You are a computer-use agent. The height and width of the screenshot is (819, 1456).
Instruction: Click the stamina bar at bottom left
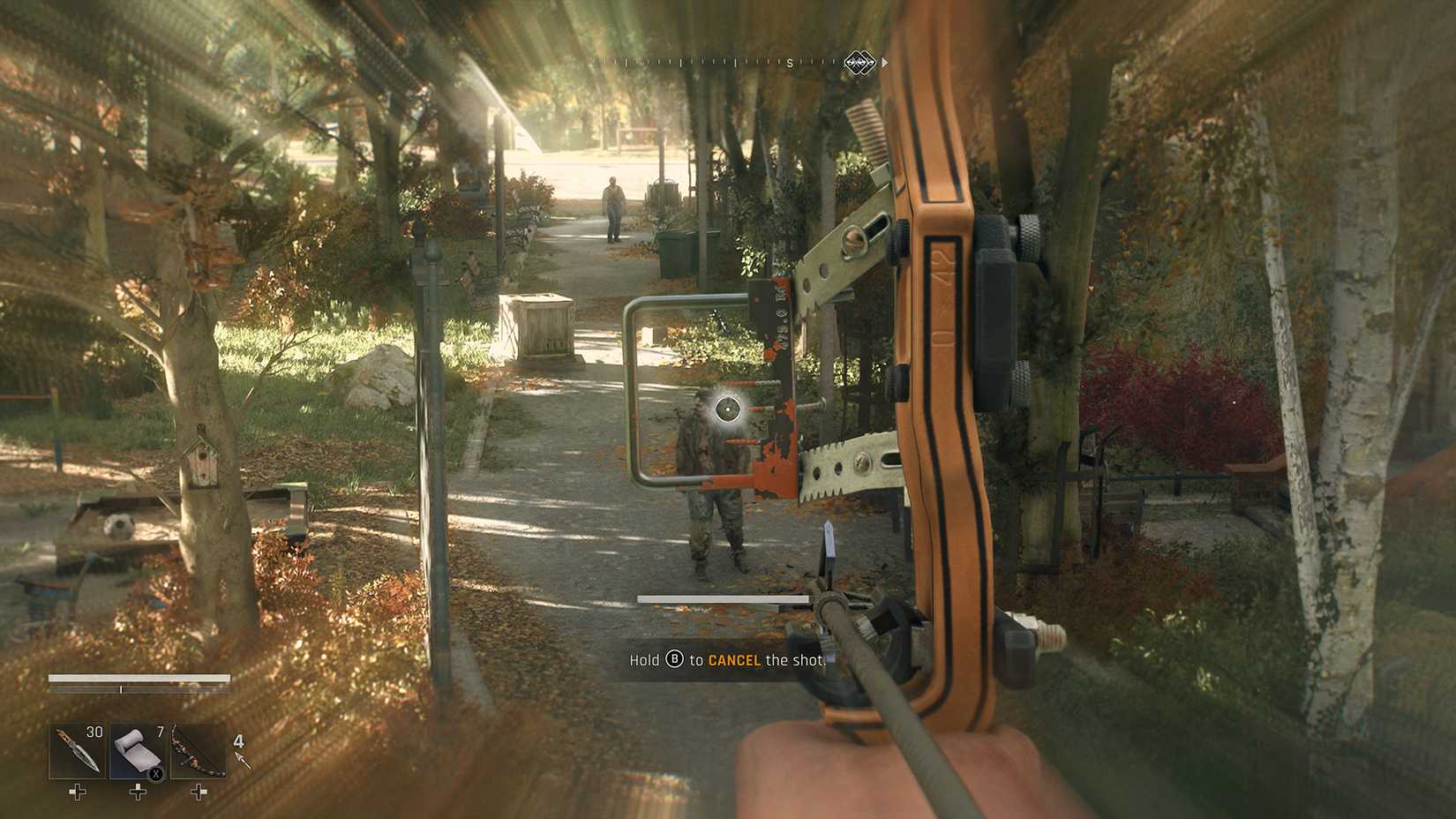[x=137, y=677]
